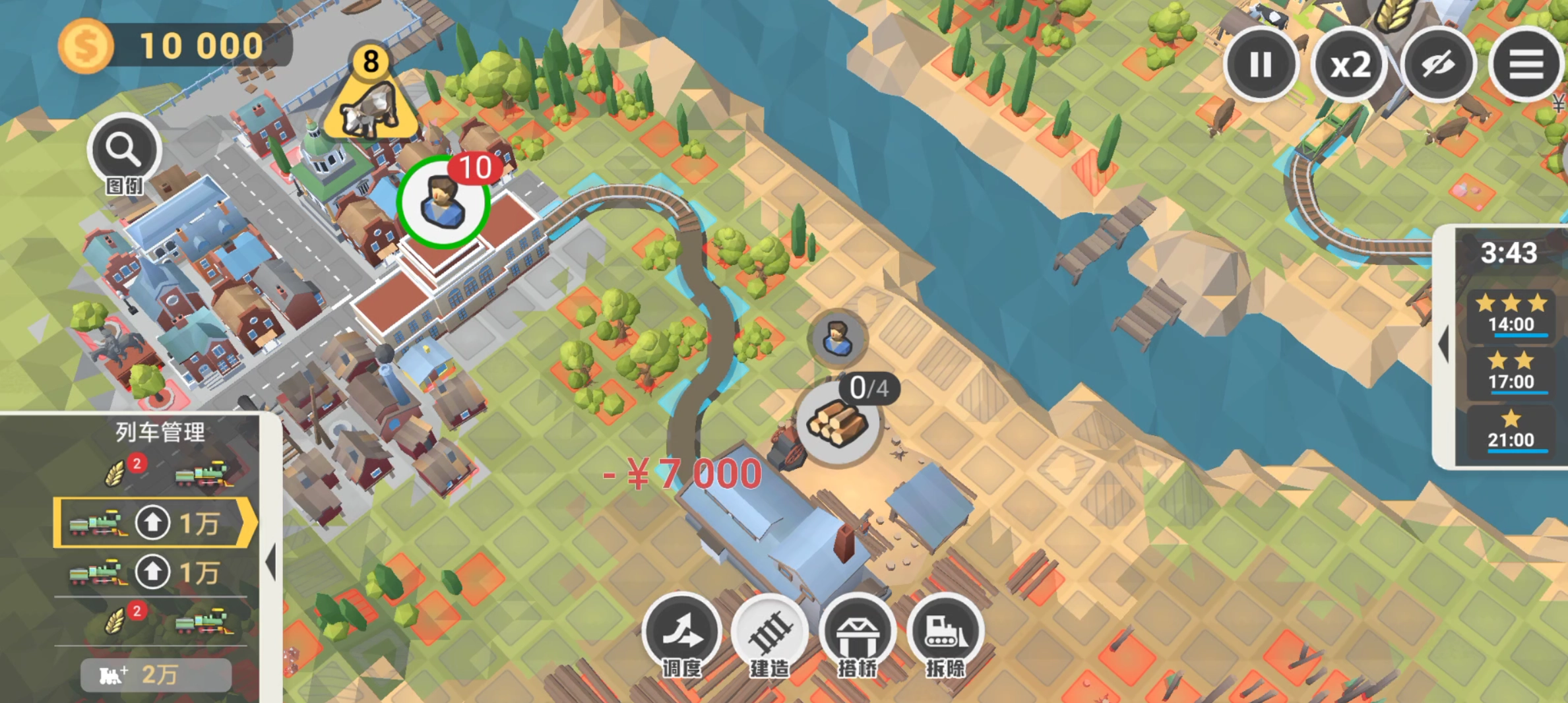Select the cattle cargo marker numbered 8
Viewport: 1568px width, 703px height.
(371, 99)
